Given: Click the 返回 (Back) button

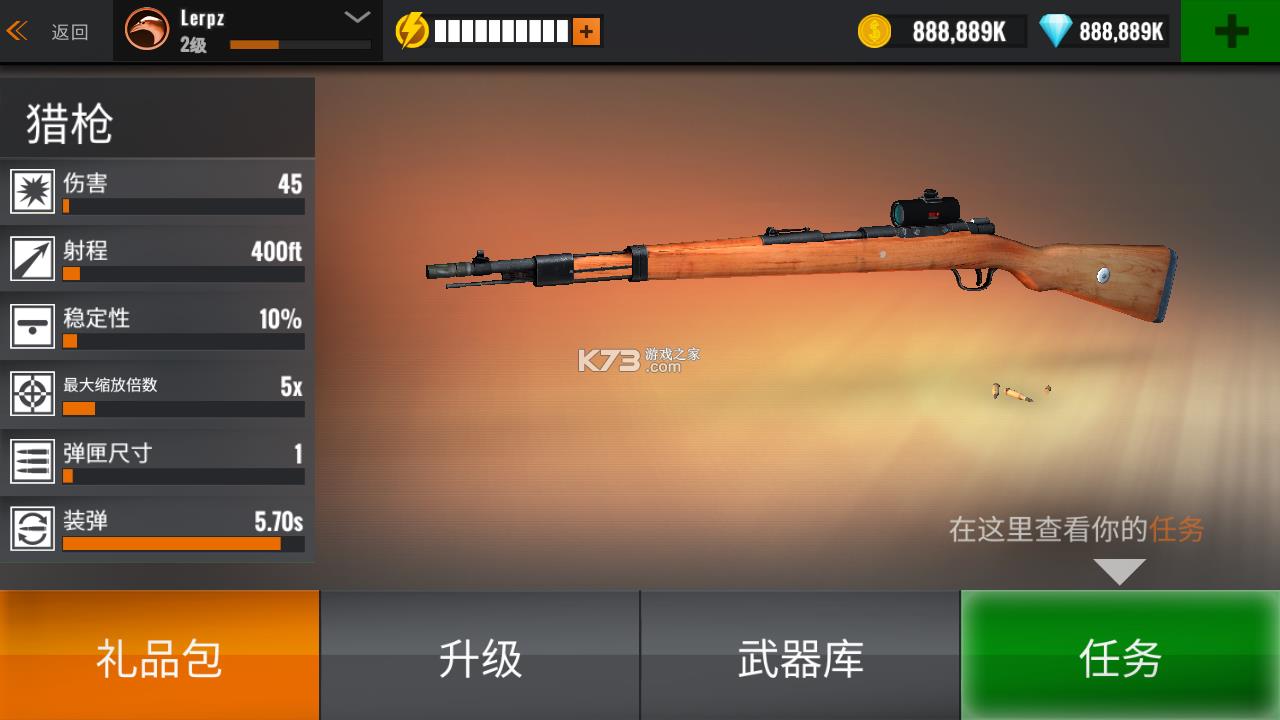Looking at the screenshot, I should pyautogui.click(x=55, y=30).
